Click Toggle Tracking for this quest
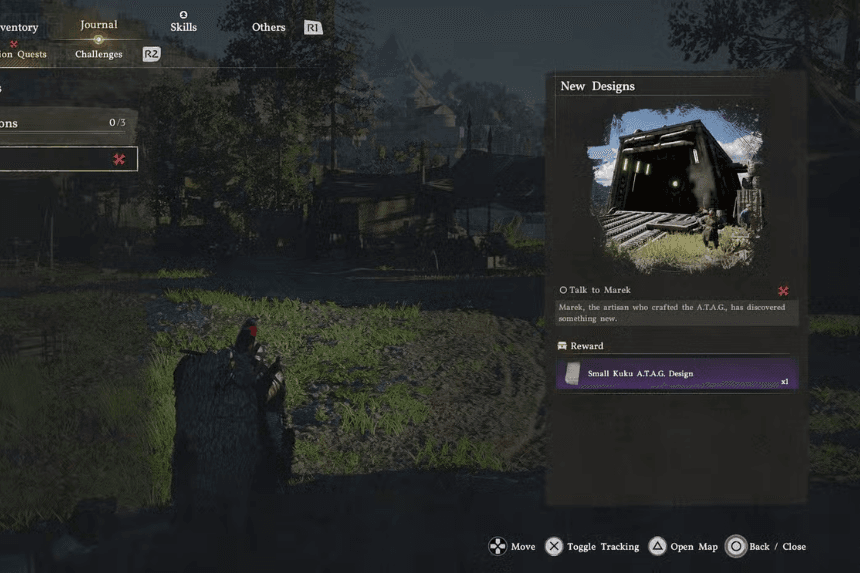This screenshot has height=573, width=860. [x=592, y=547]
